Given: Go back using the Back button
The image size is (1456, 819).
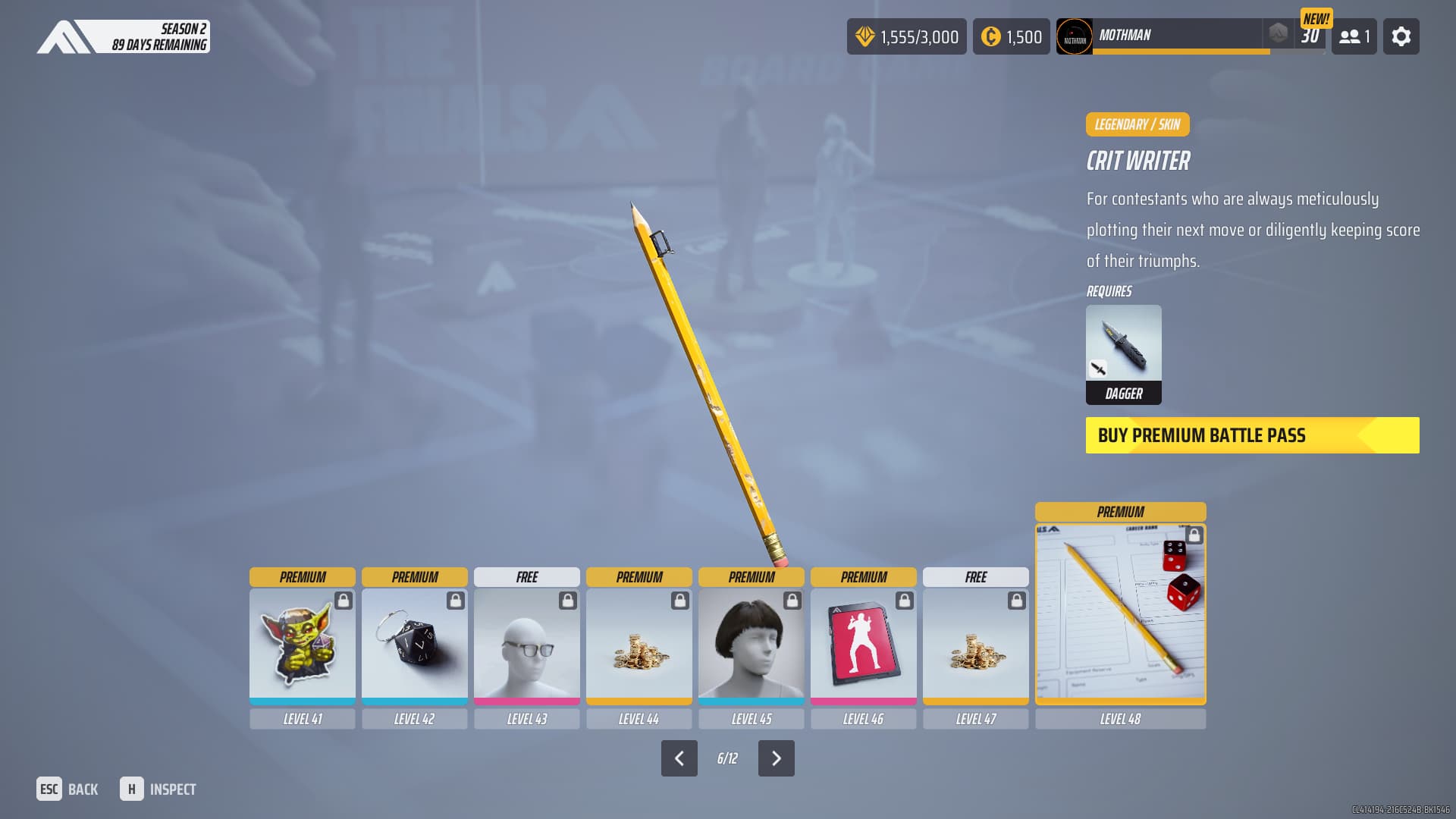Looking at the screenshot, I should click(x=67, y=789).
